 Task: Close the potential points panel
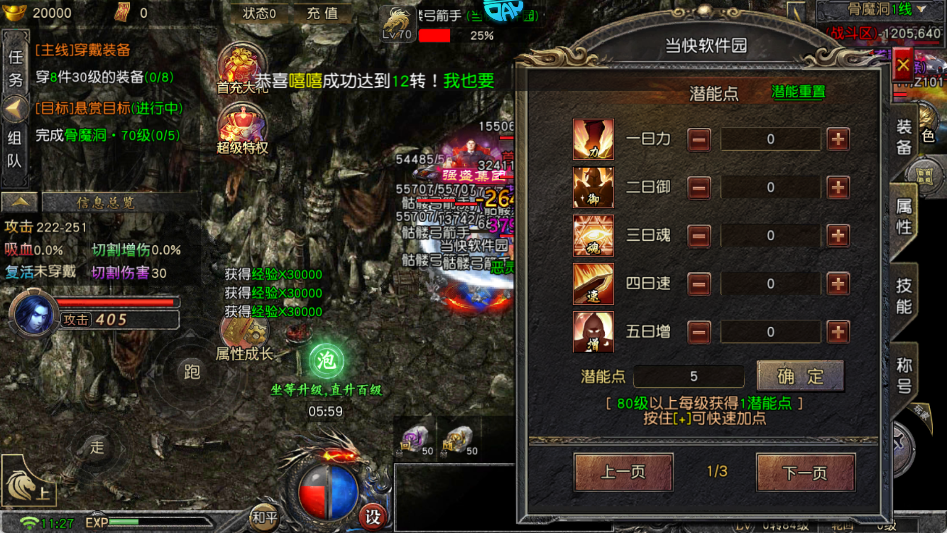click(x=903, y=66)
